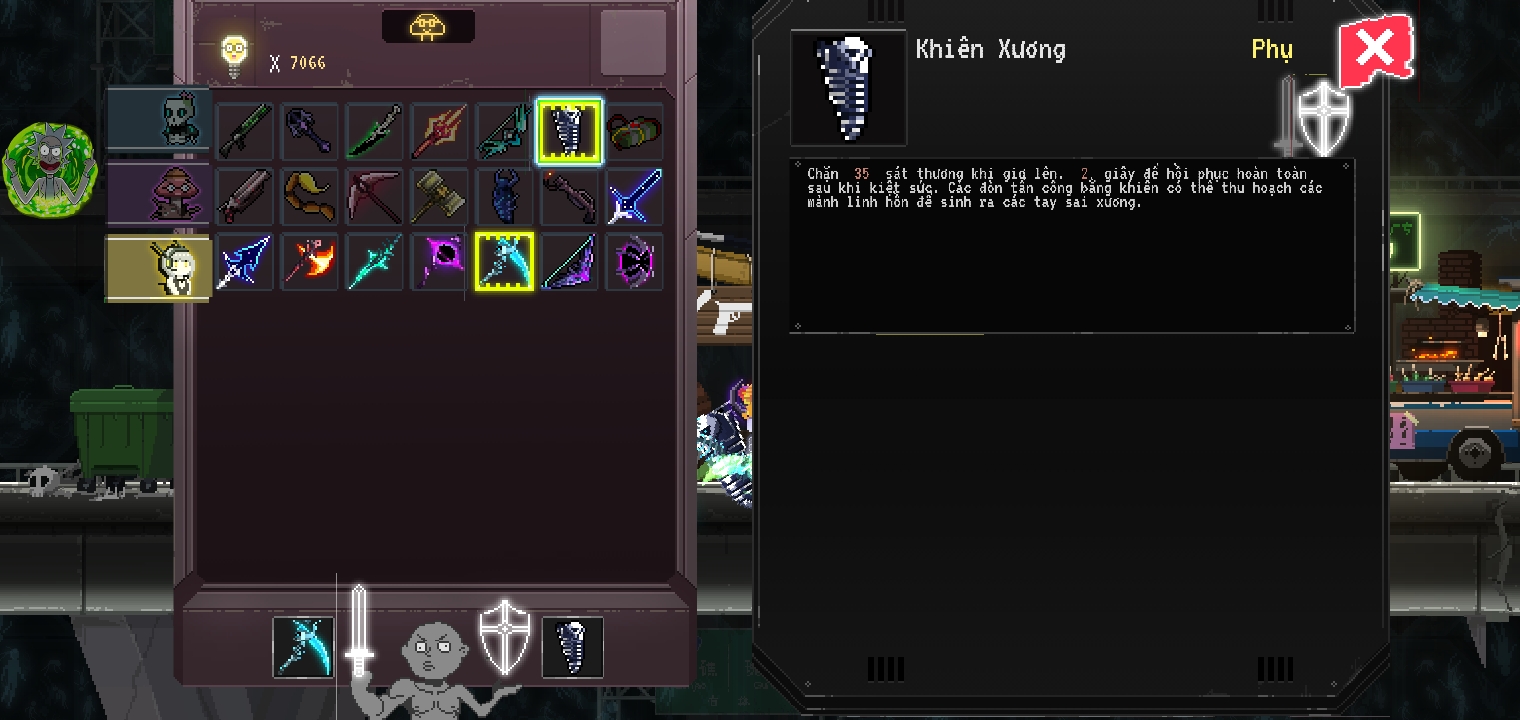This screenshot has width=1520, height=720.
Task: Click the mushroom emblem above the inventory
Action: click(x=428, y=26)
